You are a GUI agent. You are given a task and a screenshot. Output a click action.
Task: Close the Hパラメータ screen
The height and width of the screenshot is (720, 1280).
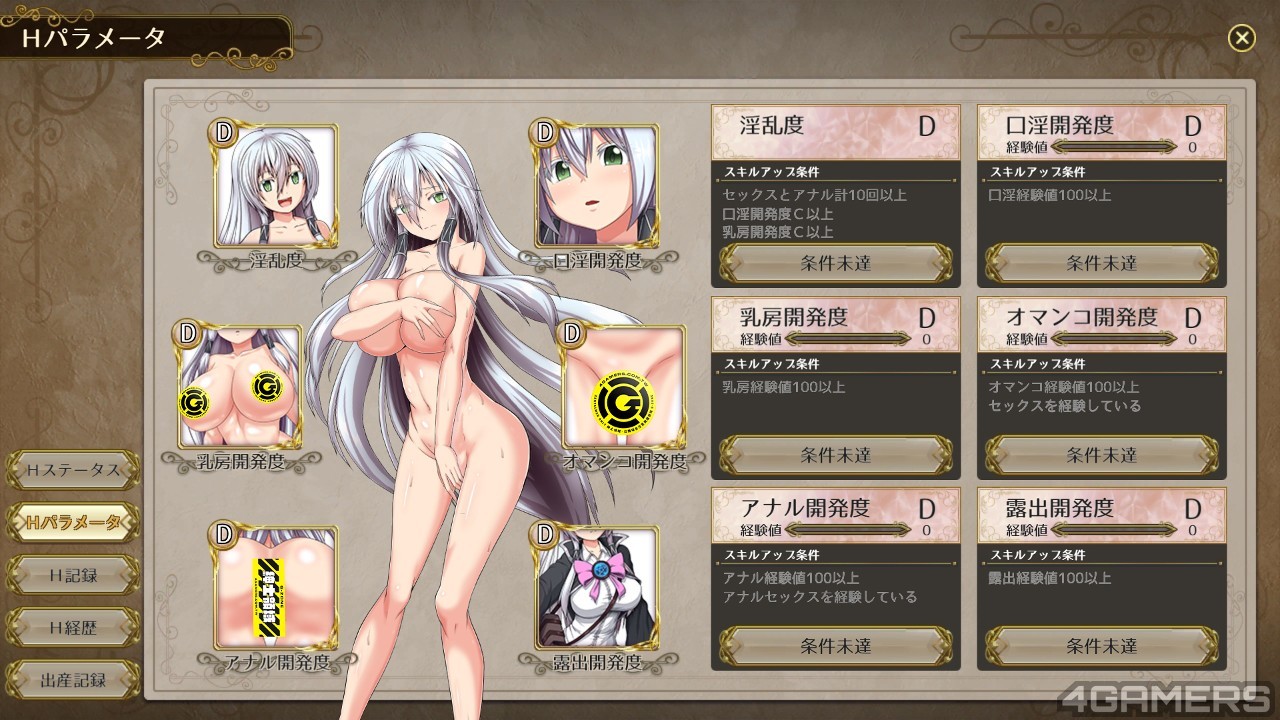point(1241,38)
